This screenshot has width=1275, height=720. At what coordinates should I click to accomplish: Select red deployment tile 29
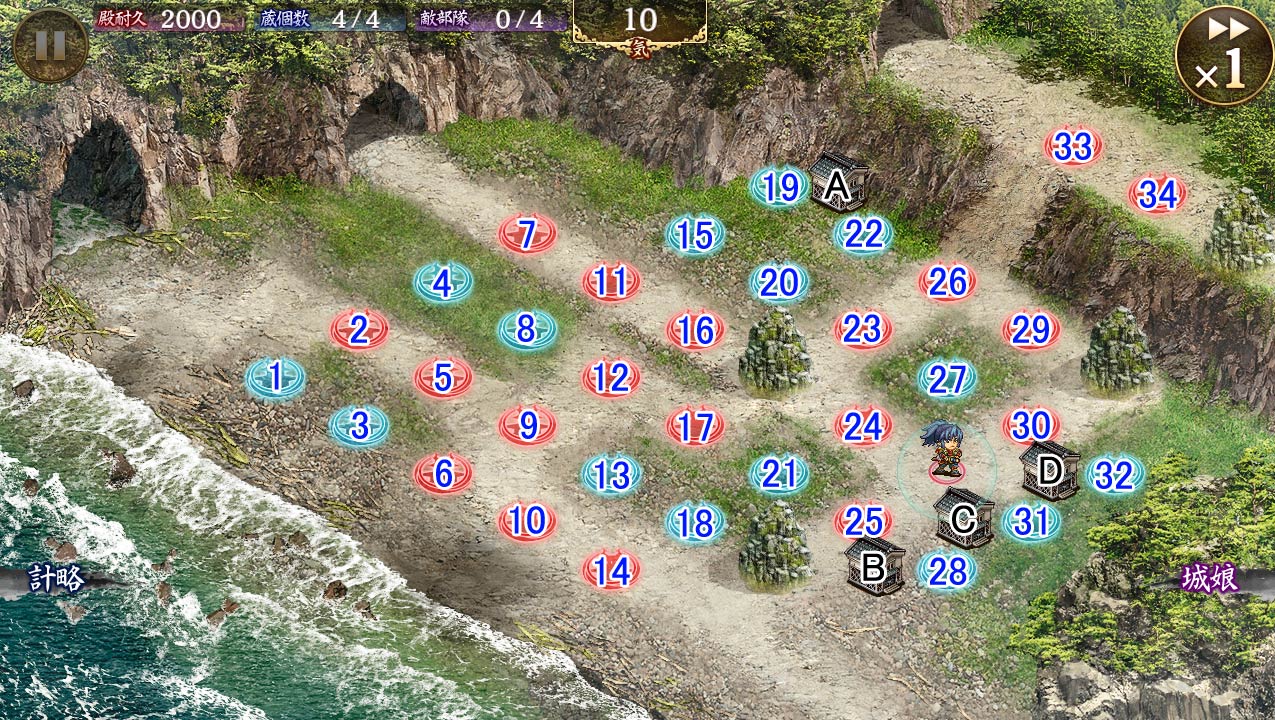[1031, 329]
